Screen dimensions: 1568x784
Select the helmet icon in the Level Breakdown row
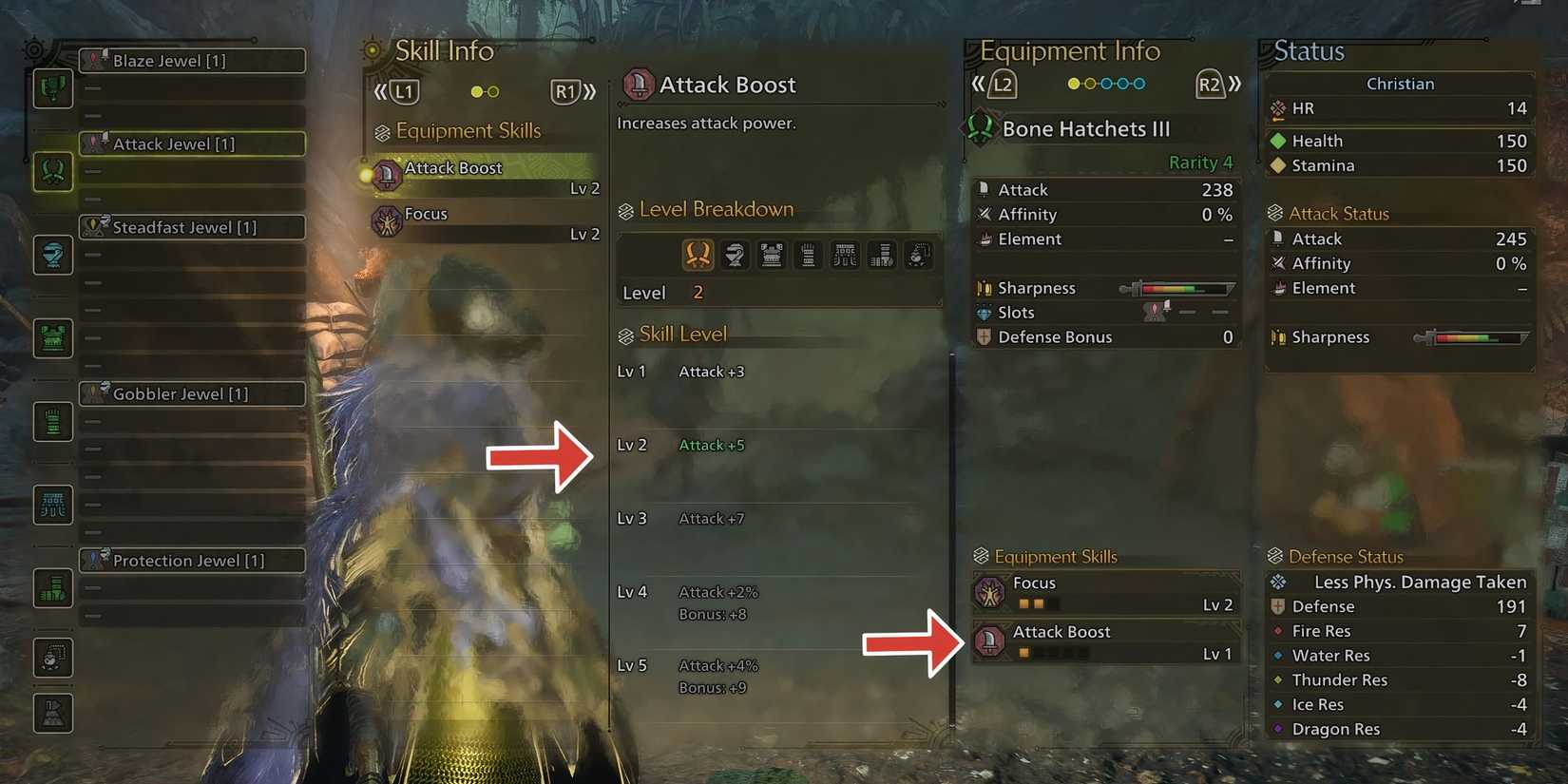tap(735, 255)
